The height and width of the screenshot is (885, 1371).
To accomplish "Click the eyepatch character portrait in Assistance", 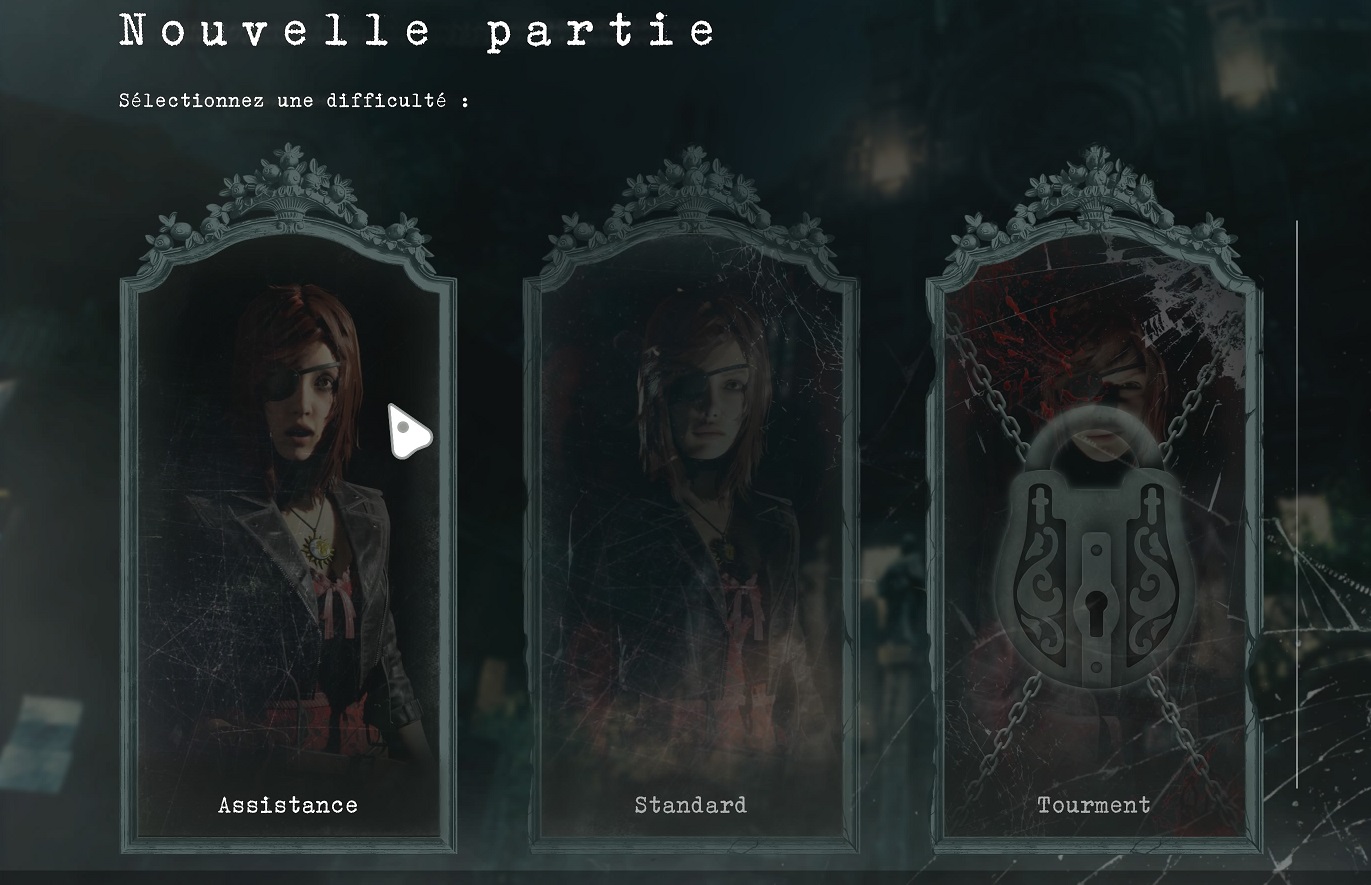I will [x=295, y=400].
